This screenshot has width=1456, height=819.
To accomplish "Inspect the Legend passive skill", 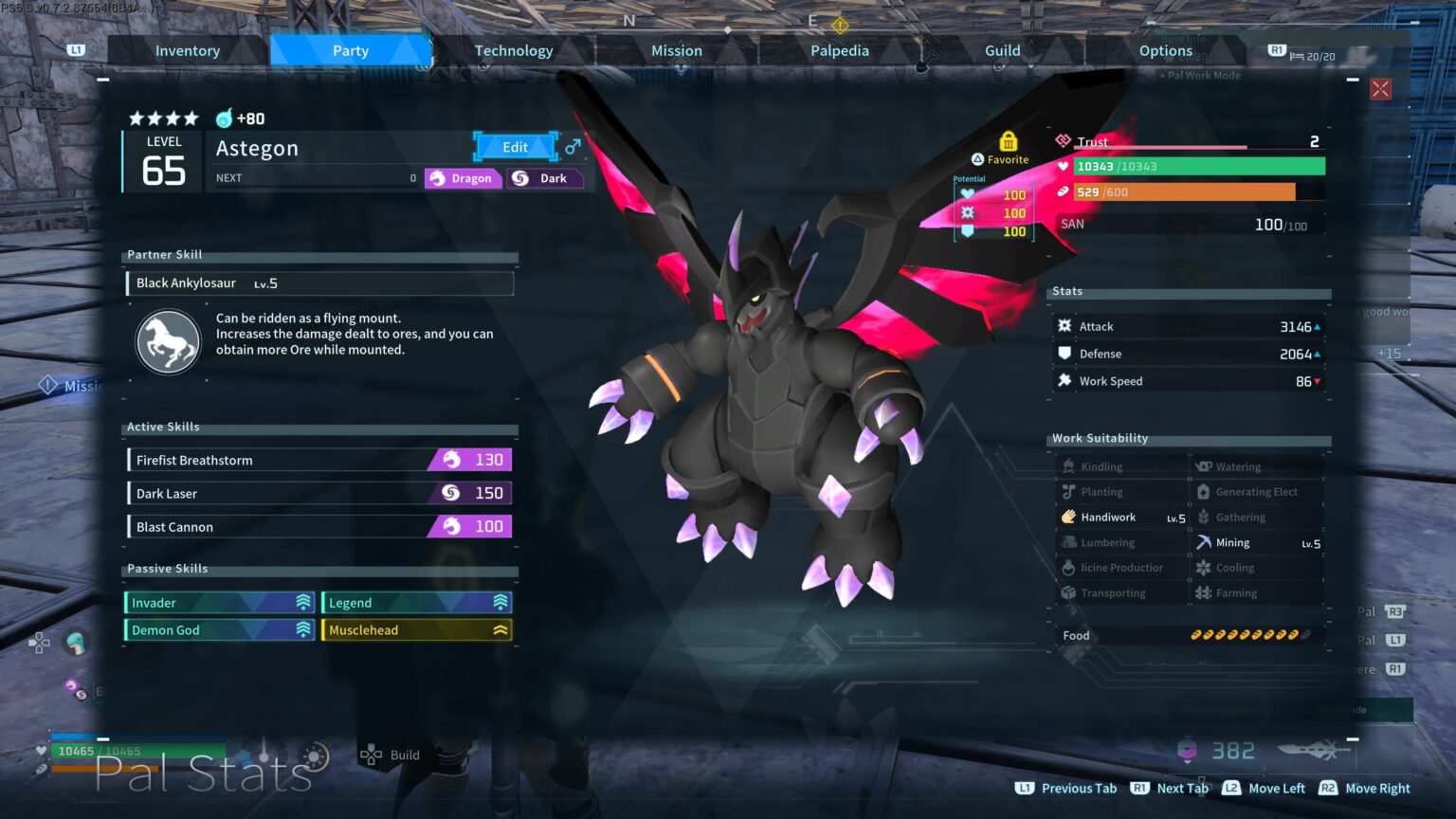I will click(x=417, y=603).
